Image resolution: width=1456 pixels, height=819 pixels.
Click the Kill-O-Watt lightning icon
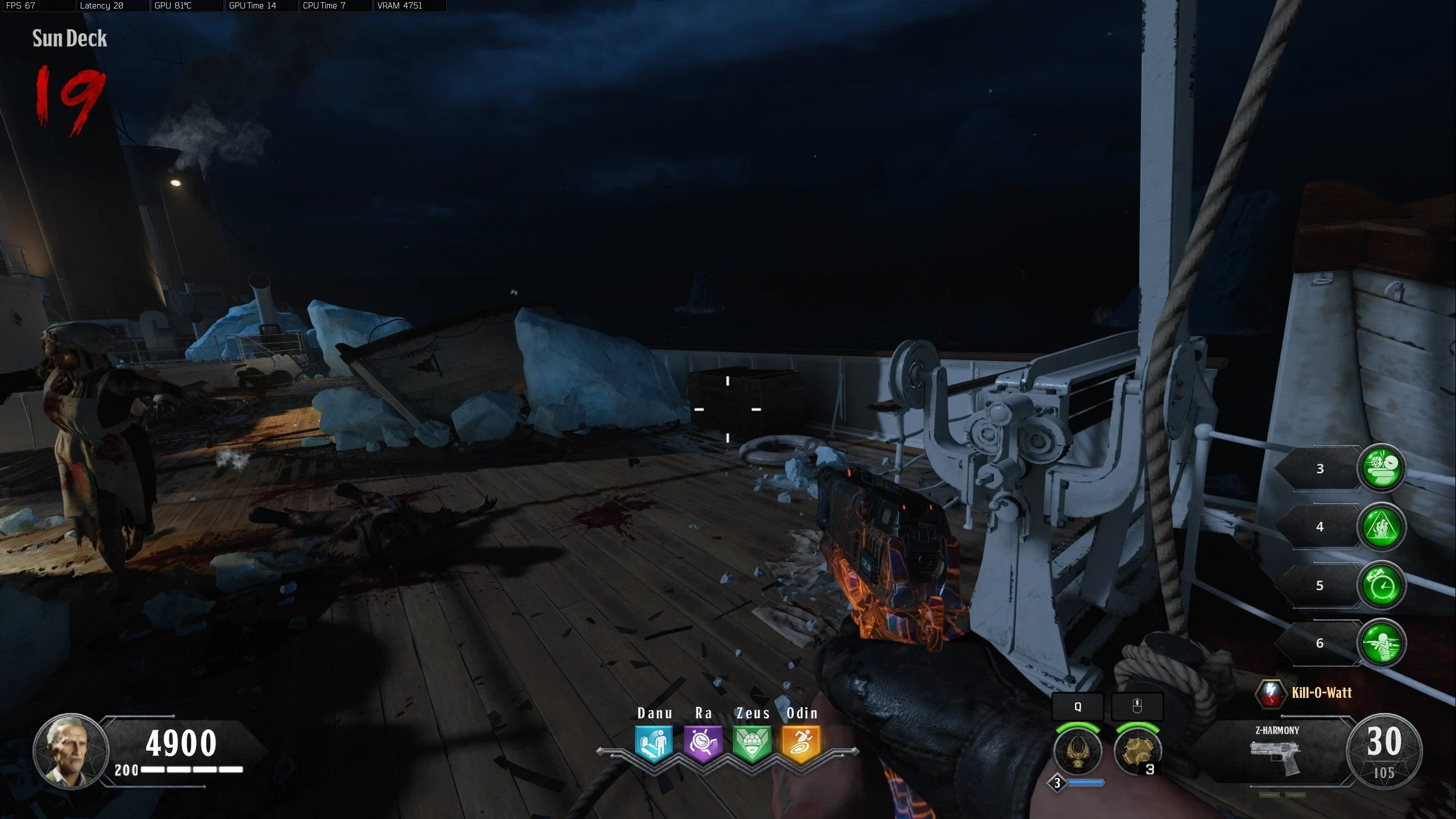tap(1271, 693)
